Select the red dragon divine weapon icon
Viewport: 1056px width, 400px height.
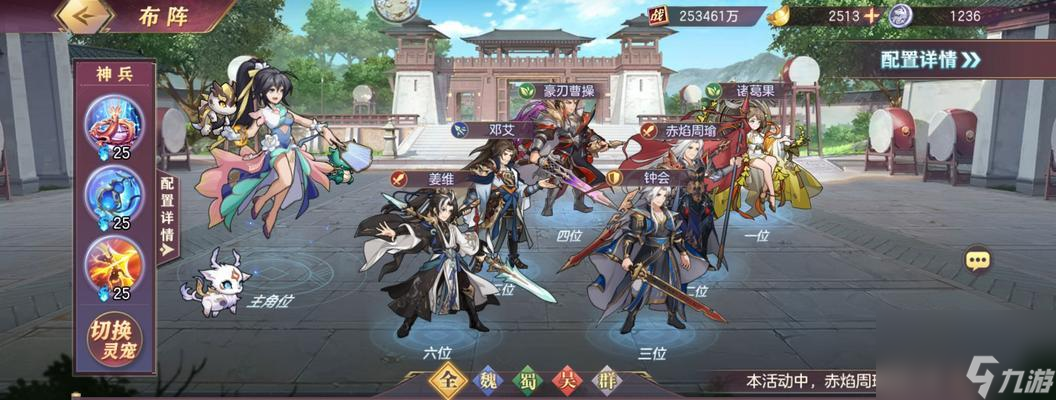pos(114,124)
